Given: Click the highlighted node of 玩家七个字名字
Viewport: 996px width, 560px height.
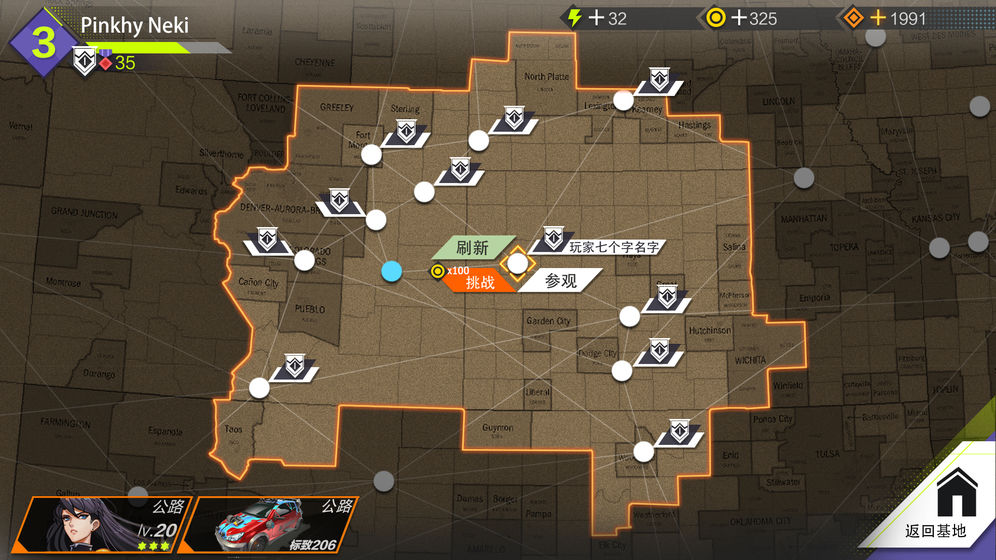Looking at the screenshot, I should pyautogui.click(x=517, y=263).
